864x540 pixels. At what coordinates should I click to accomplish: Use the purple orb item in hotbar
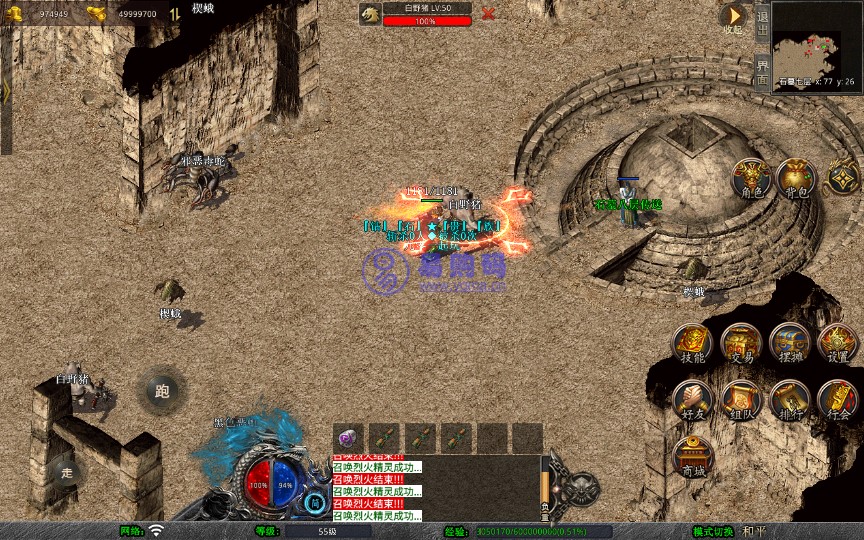tap(348, 437)
